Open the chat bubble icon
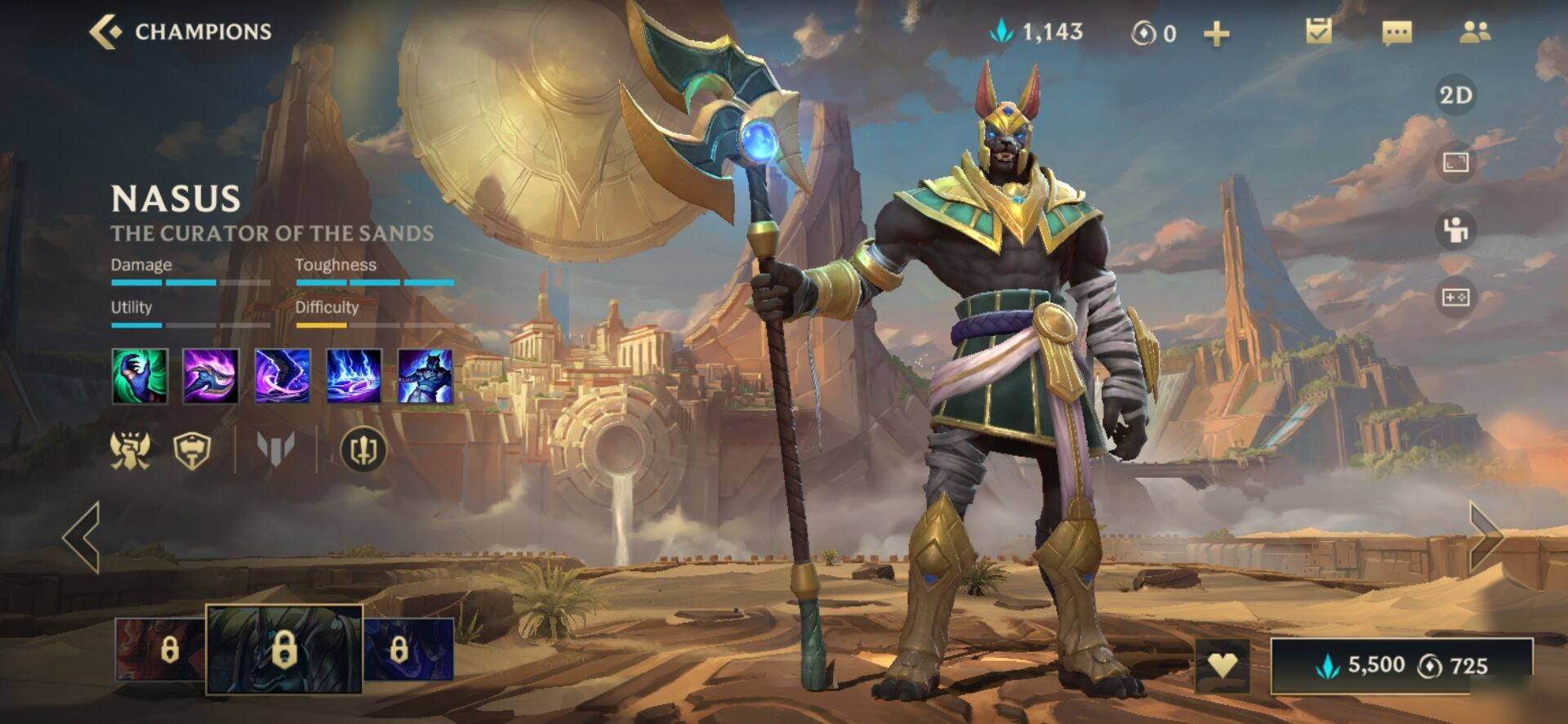The image size is (1568, 724). 1396,33
